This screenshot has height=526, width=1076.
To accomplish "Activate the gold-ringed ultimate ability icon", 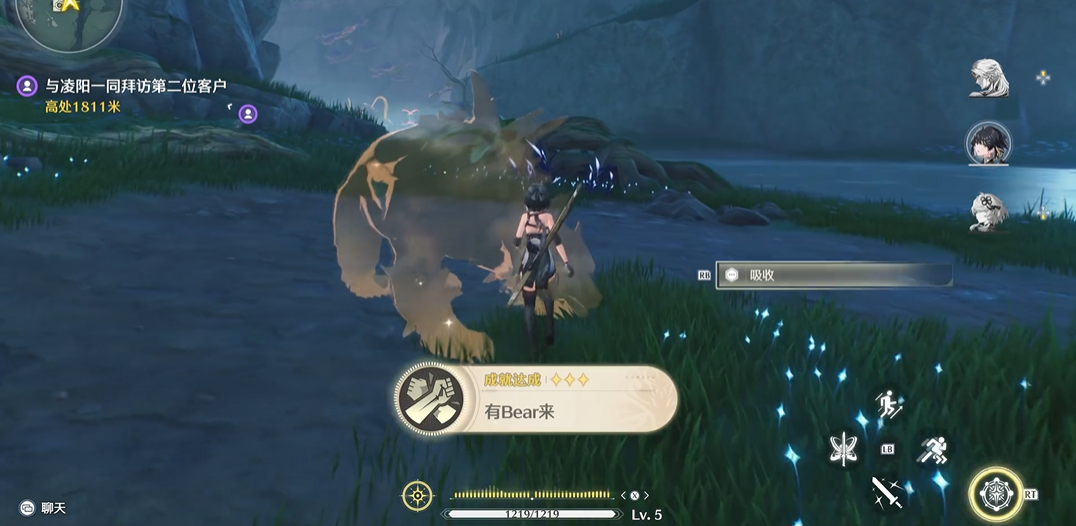I will coord(995,493).
